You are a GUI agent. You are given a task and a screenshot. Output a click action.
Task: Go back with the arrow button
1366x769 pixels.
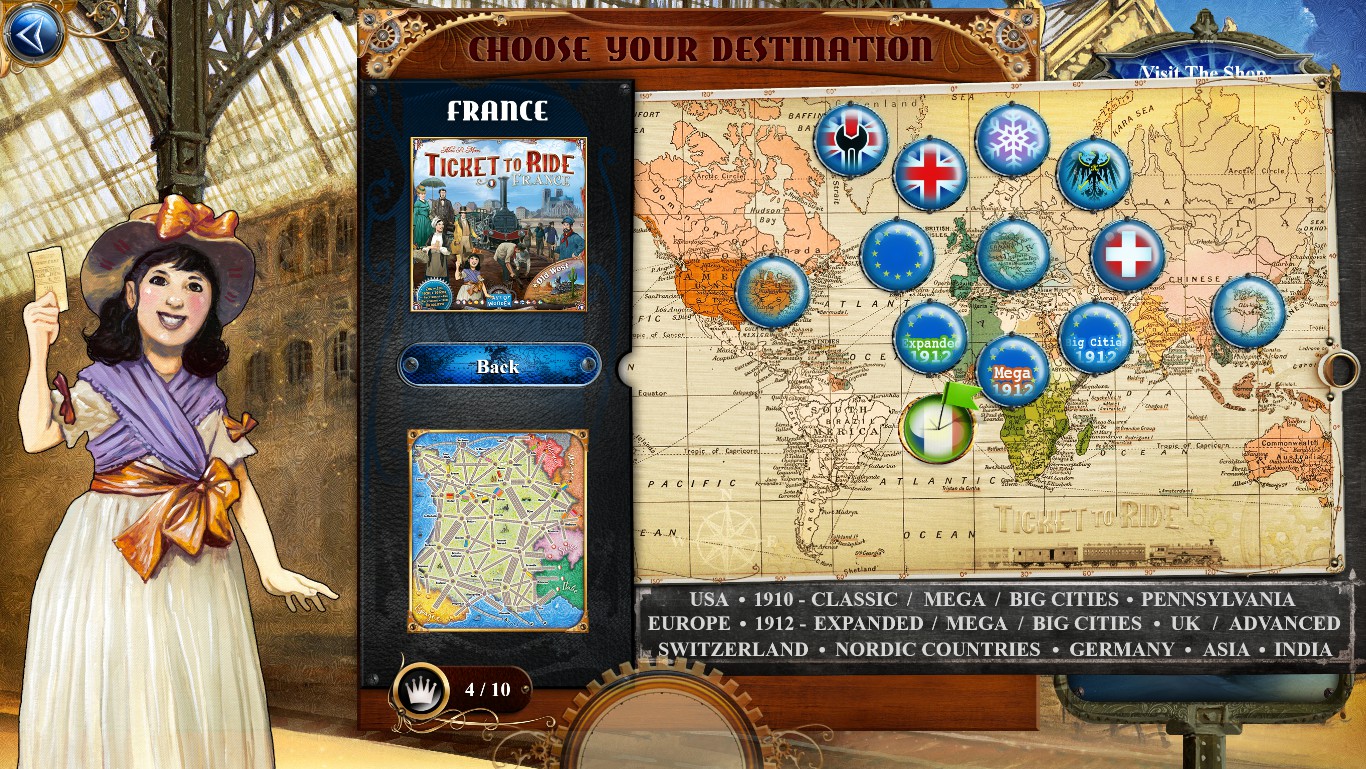(x=33, y=33)
